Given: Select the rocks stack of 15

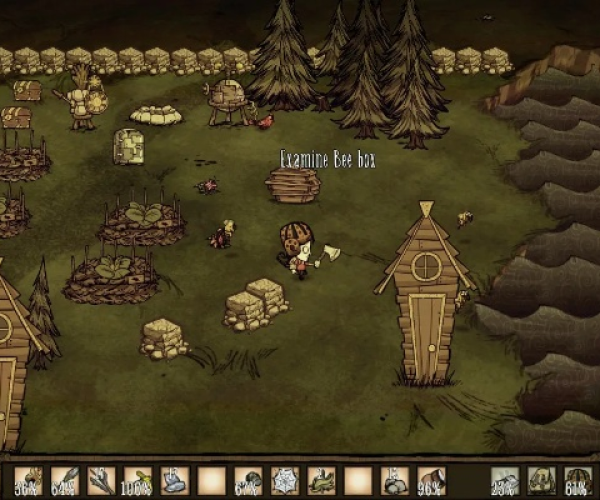Looking at the screenshot, I should coord(394,482).
